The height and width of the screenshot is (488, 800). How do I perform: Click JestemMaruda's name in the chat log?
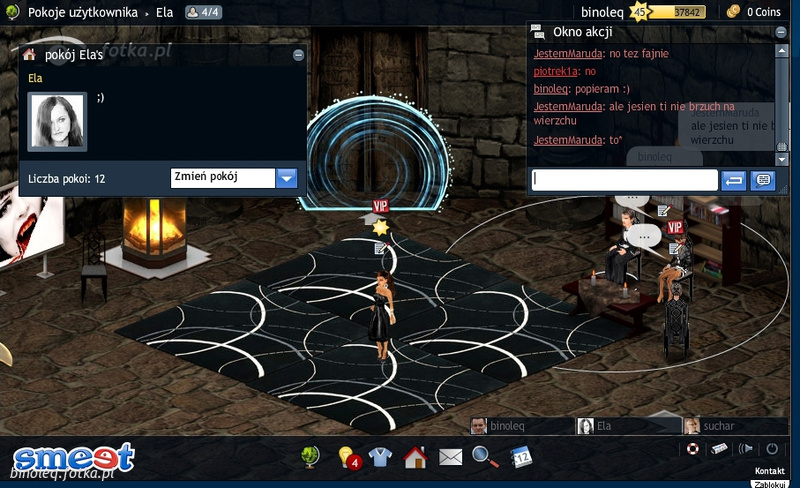(568, 53)
